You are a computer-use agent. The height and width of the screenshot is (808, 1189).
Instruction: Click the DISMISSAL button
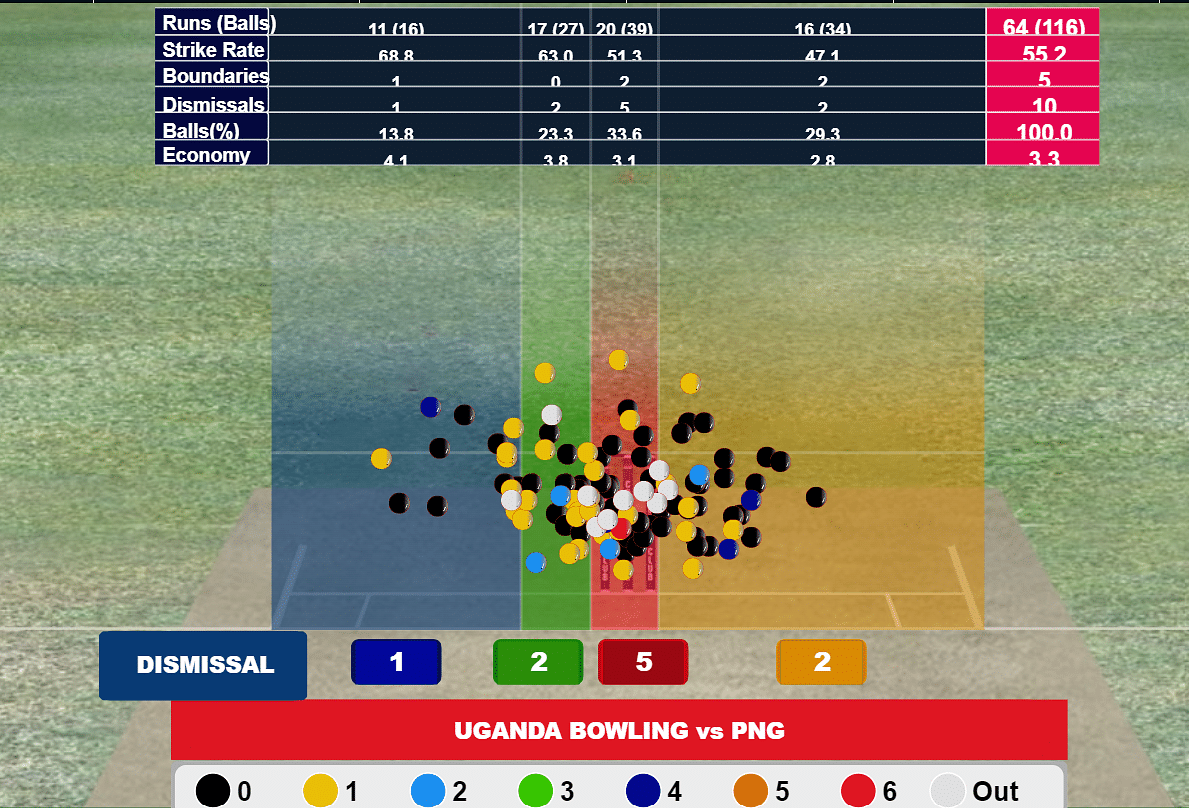[x=203, y=665]
